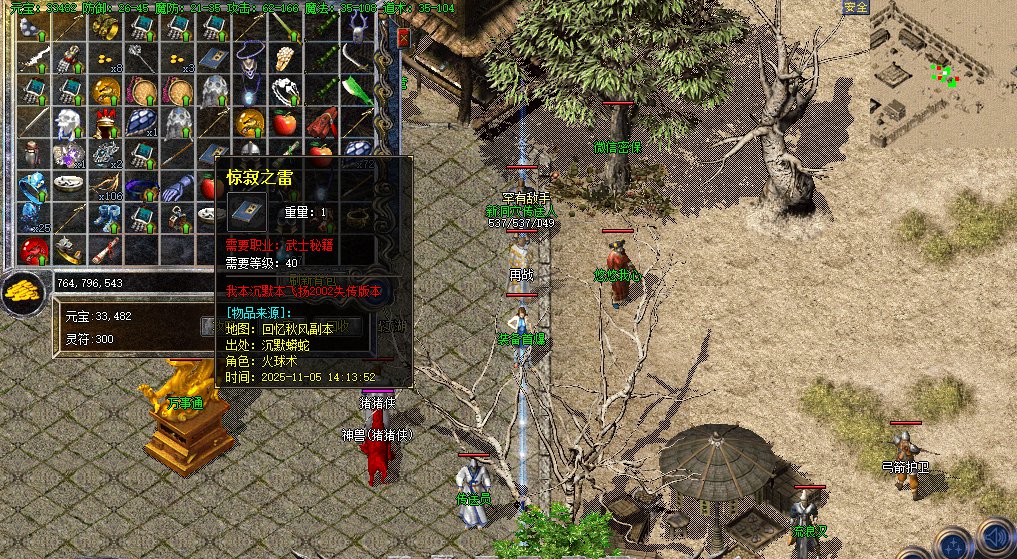
Task: Choose the item stack marked x106
Action: click(105, 187)
